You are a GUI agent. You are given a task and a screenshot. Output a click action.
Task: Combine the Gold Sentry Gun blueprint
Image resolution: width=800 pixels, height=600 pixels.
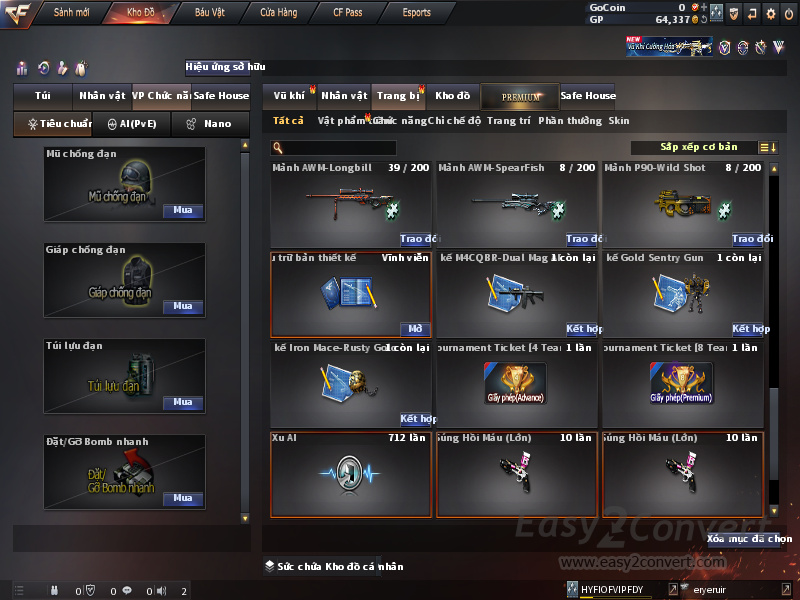pyautogui.click(x=751, y=329)
